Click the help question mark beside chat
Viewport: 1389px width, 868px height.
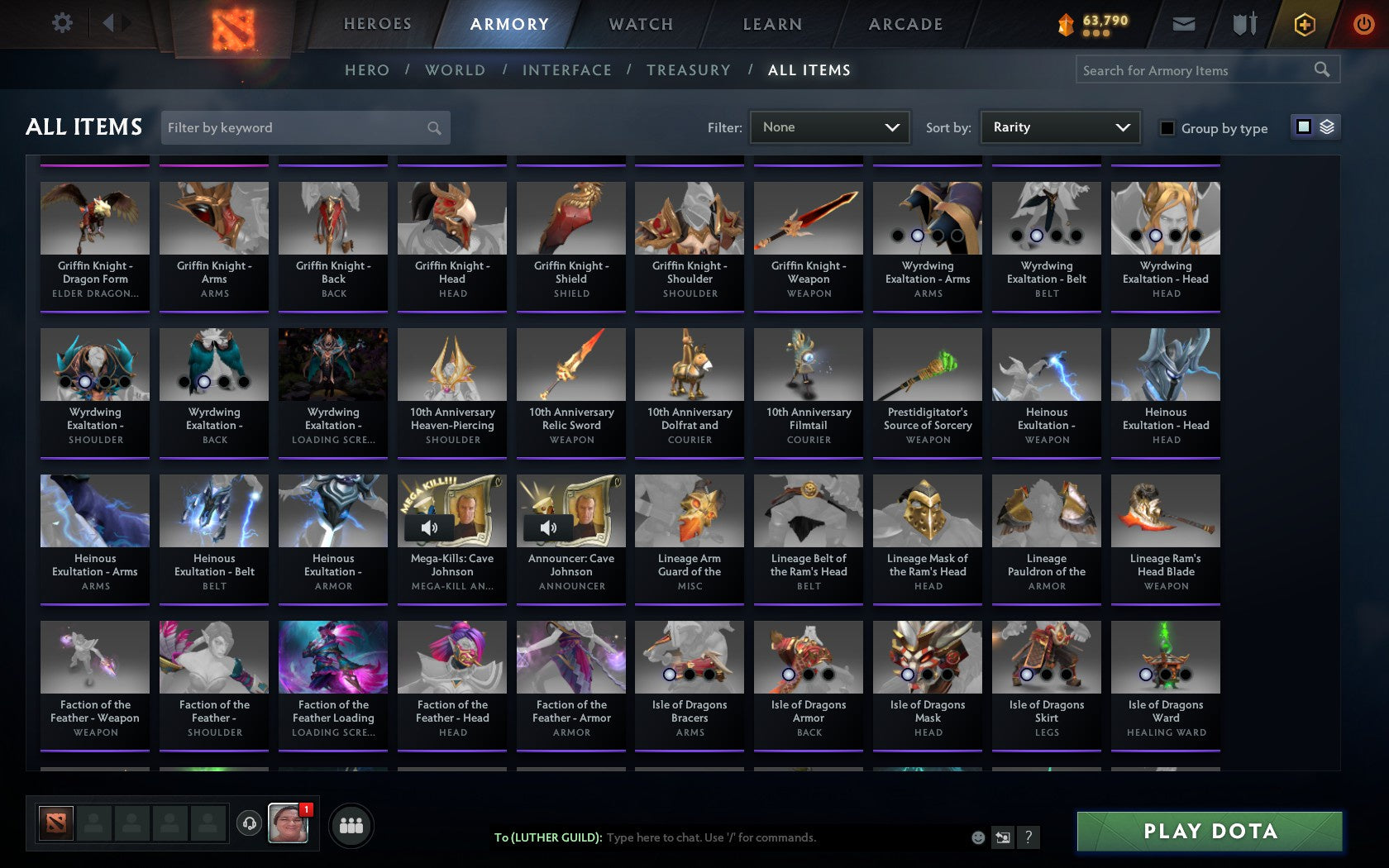point(1028,837)
